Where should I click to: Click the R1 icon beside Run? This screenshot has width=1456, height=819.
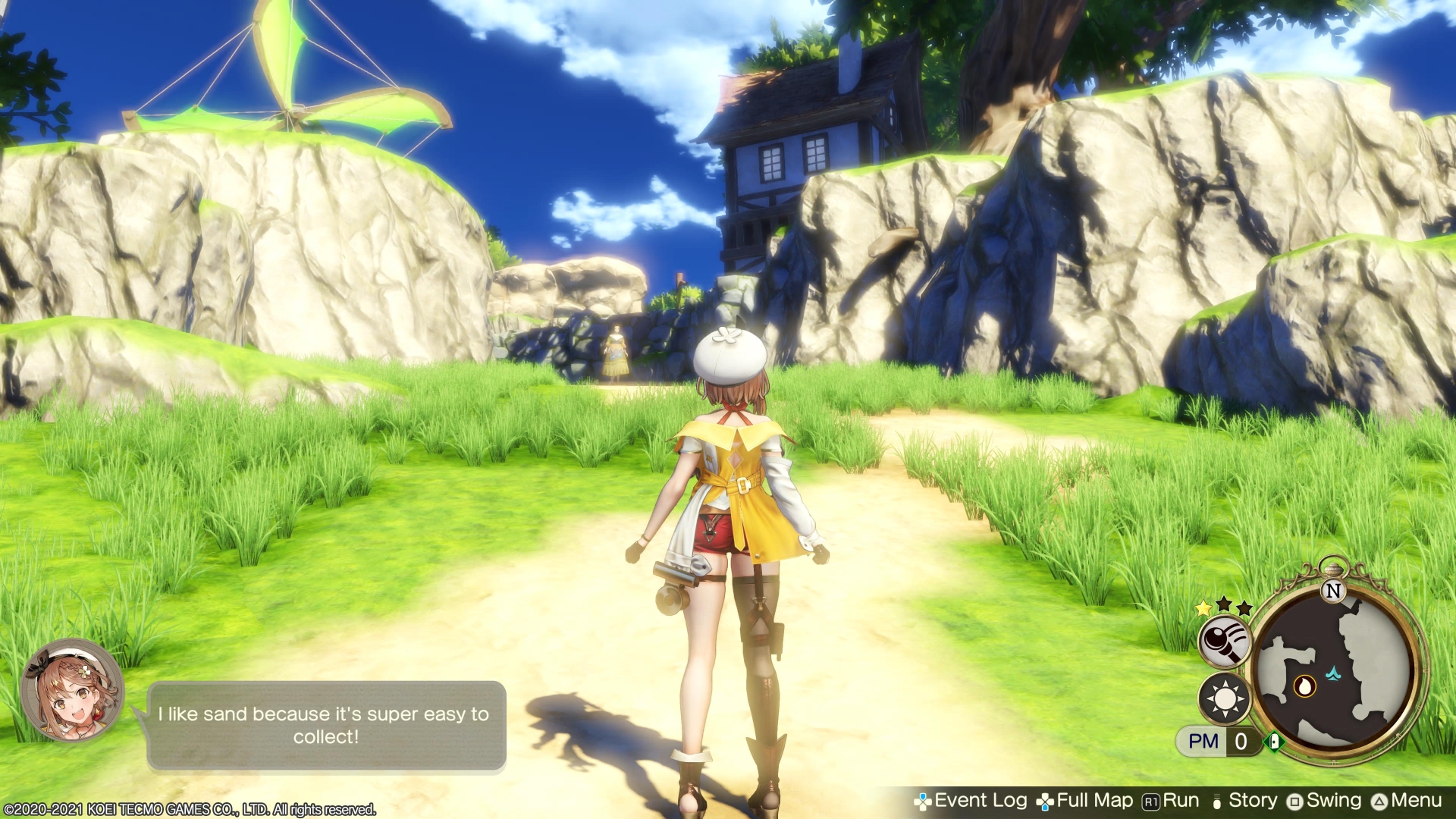[x=1150, y=800]
